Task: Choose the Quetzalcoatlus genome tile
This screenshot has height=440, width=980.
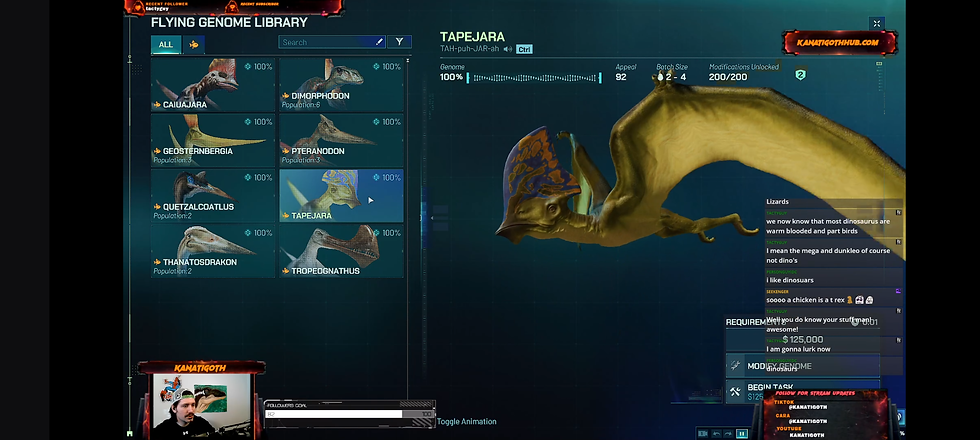Action: coord(212,195)
